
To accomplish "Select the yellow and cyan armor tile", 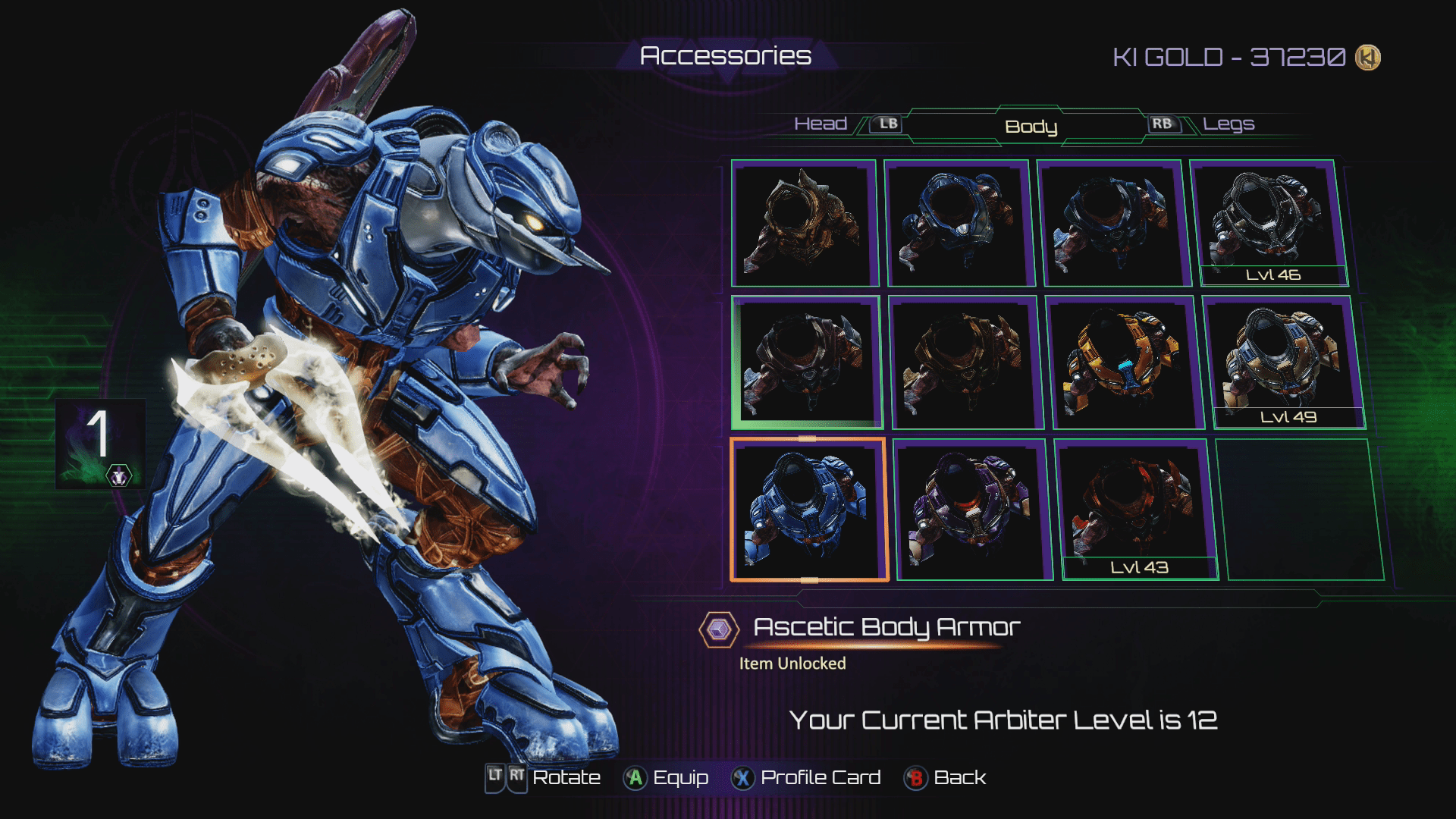I will [1124, 362].
